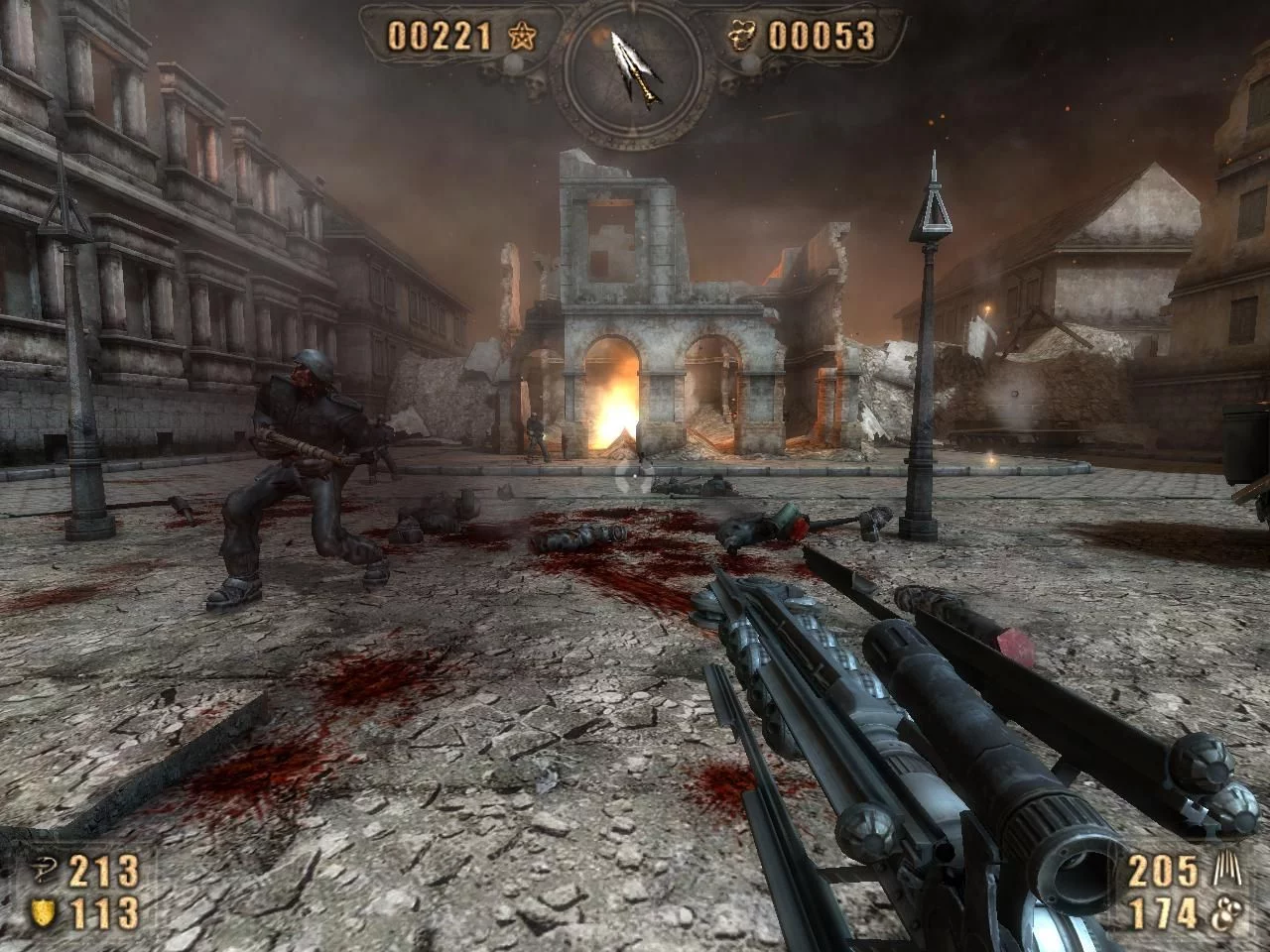Select the pentagram star icon
This screenshot has width=1270, height=952.
519,38
